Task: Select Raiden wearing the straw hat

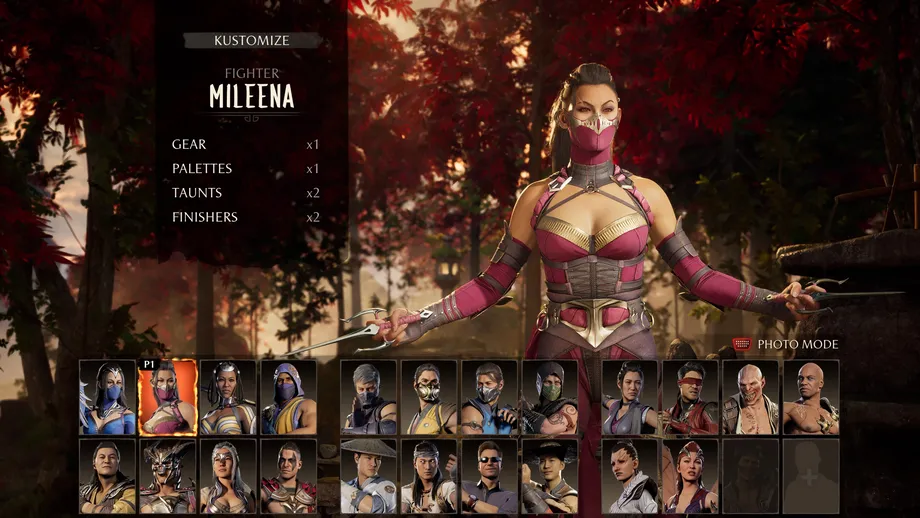Action: pos(369,476)
